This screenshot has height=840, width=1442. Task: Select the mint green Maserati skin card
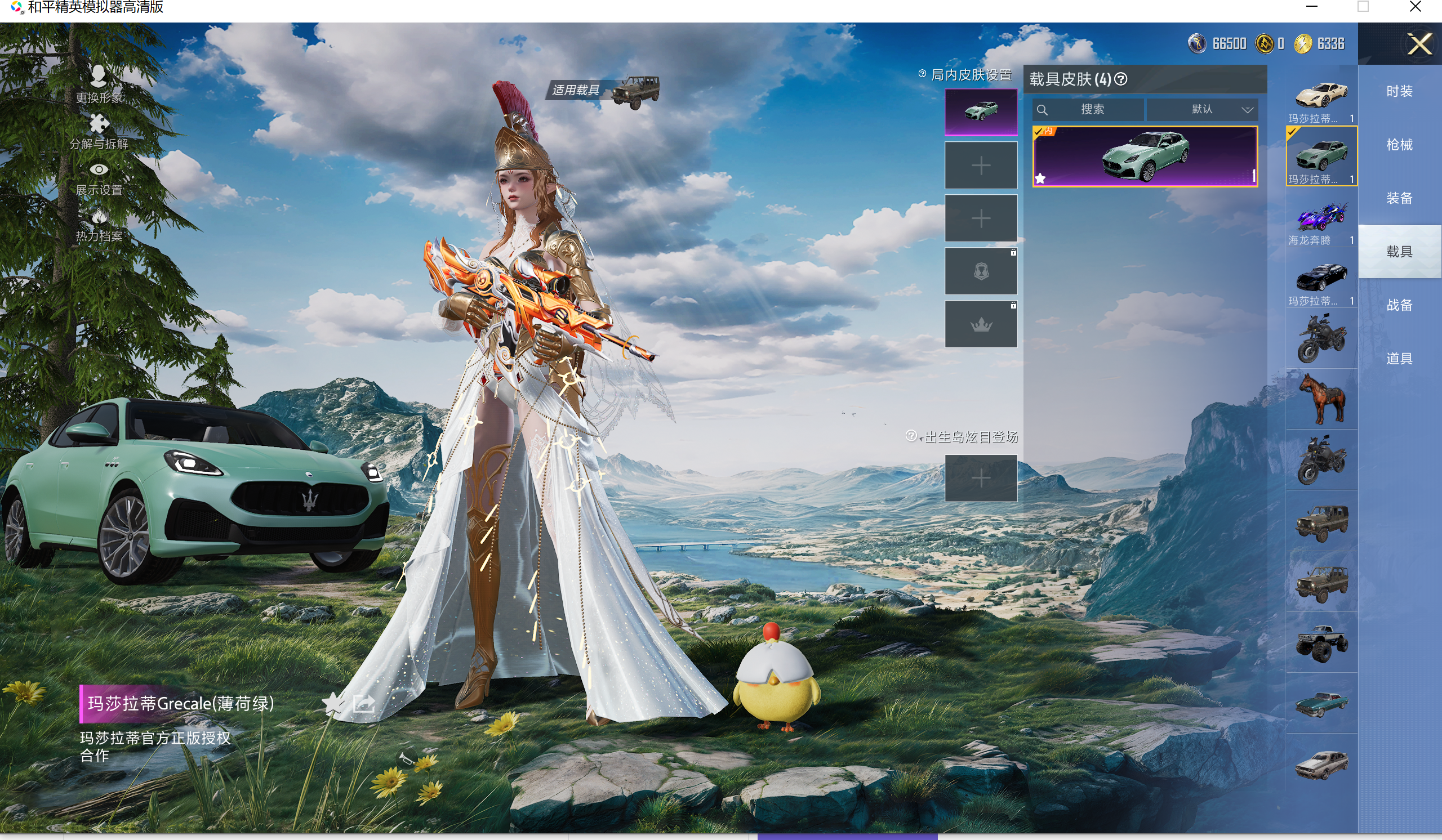pyautogui.click(x=1145, y=156)
